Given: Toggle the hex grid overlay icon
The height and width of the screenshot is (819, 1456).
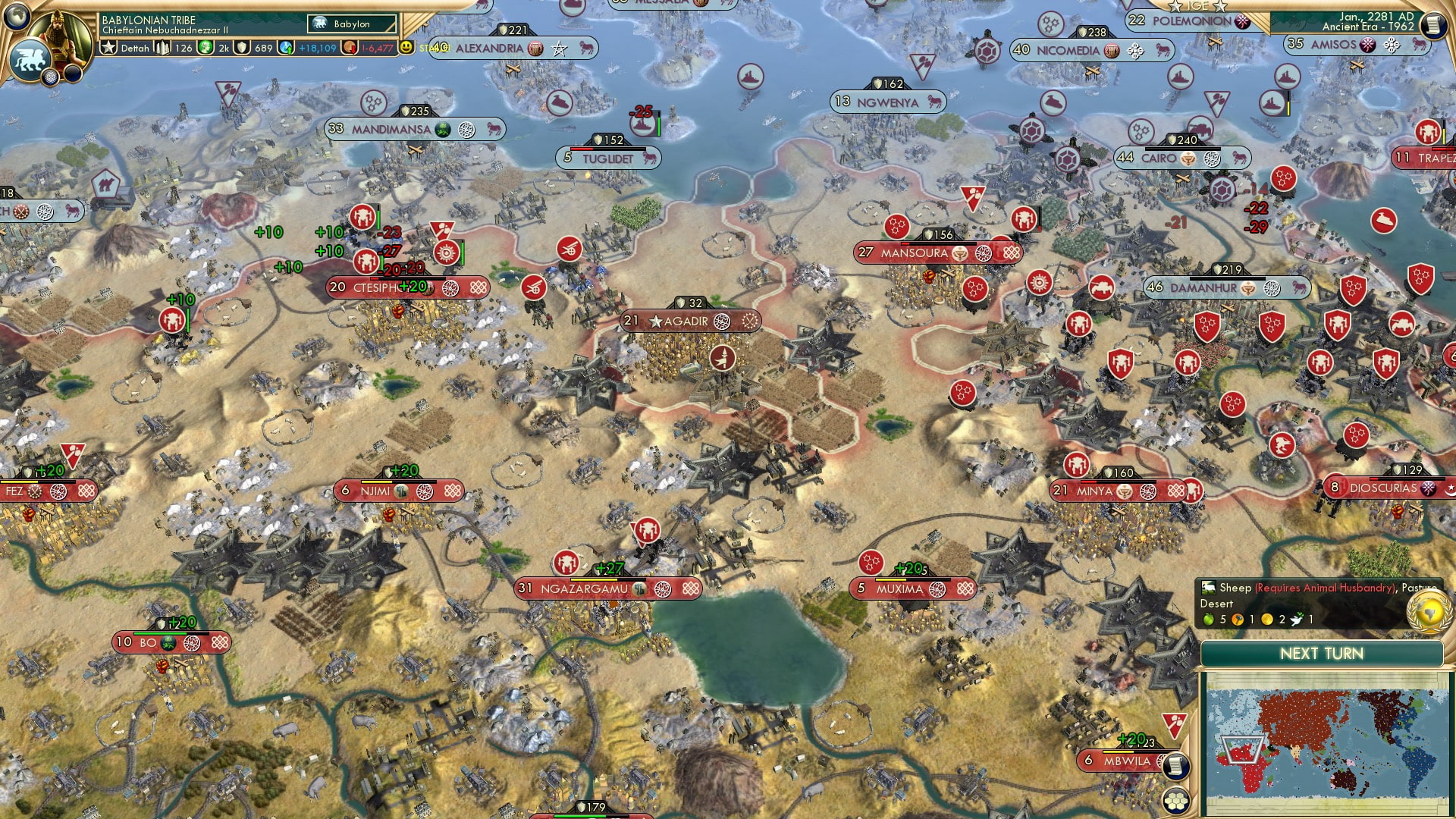Looking at the screenshot, I should pos(1176,802).
